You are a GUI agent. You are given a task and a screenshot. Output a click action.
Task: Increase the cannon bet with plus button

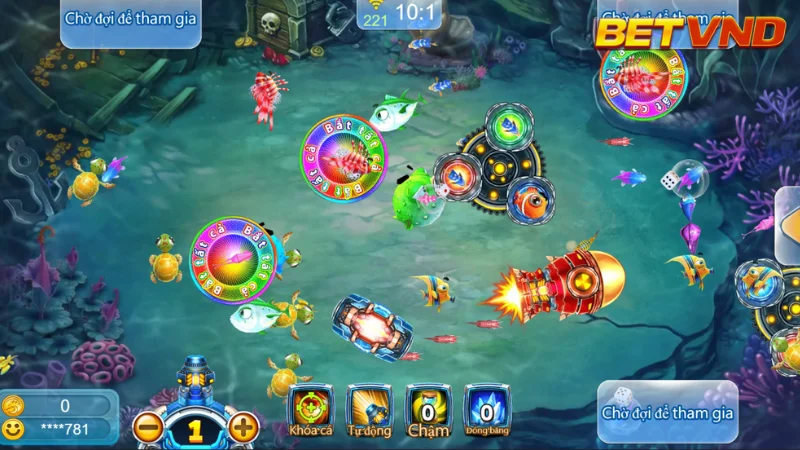click(244, 429)
